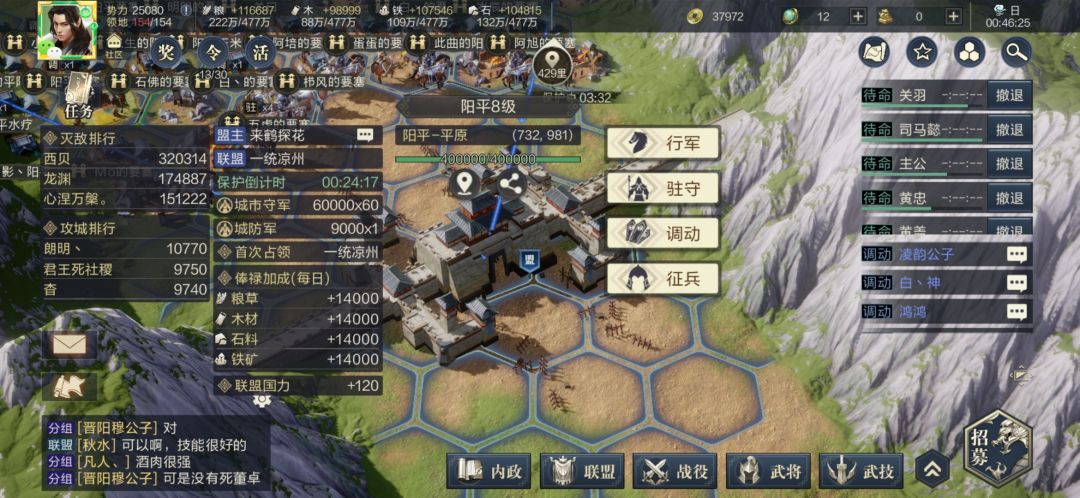Tap the 招募 recruit button
The image size is (1080, 498).
click(996, 447)
